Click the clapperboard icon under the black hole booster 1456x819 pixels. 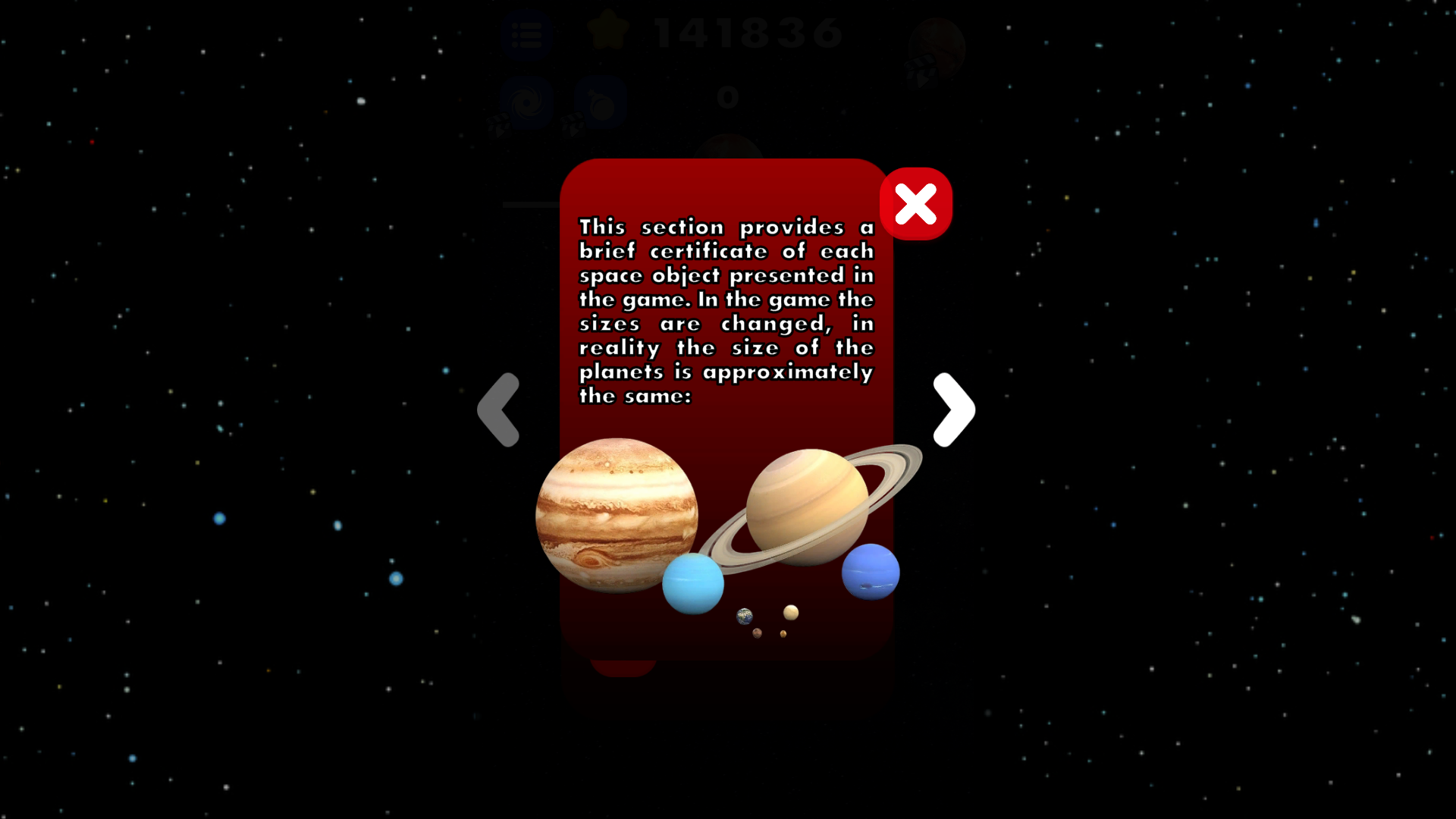click(498, 125)
